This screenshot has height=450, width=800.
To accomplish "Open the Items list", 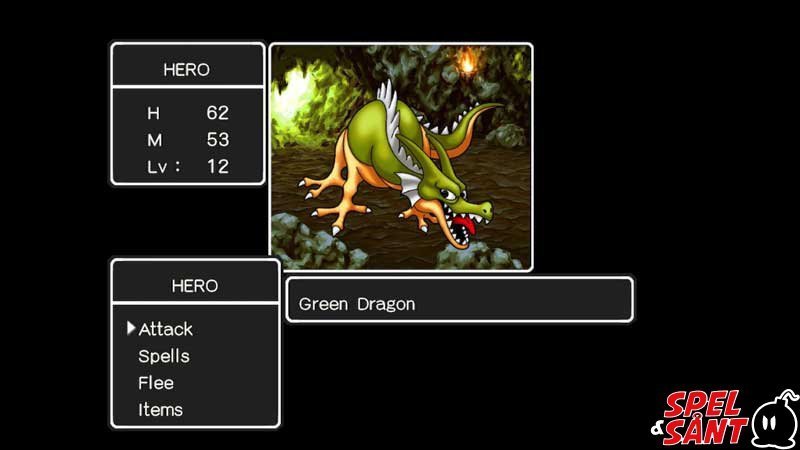I will (x=160, y=409).
